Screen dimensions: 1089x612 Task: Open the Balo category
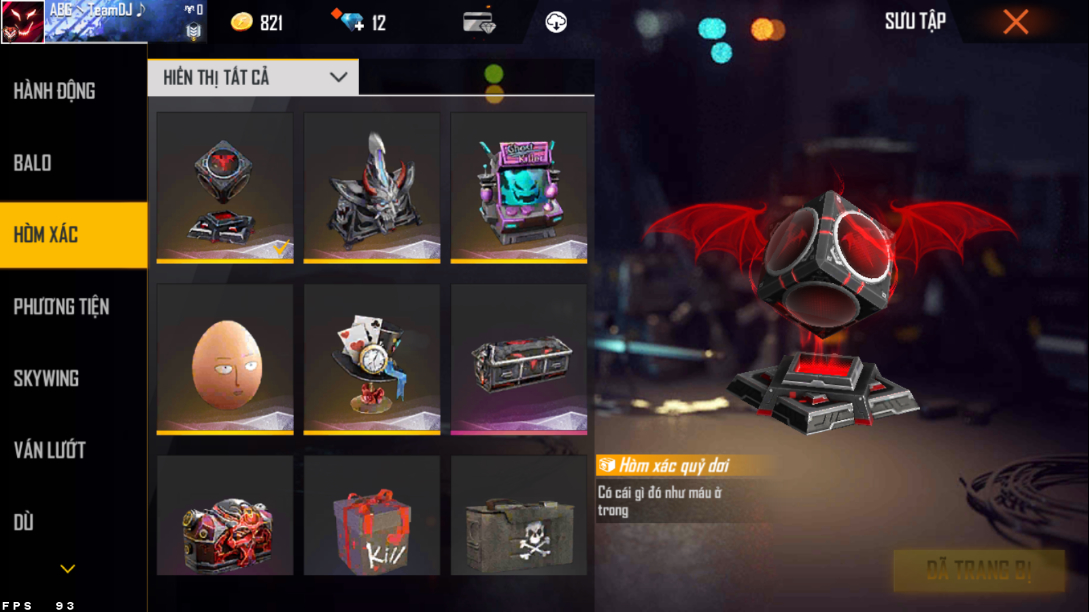pyautogui.click(x=33, y=163)
